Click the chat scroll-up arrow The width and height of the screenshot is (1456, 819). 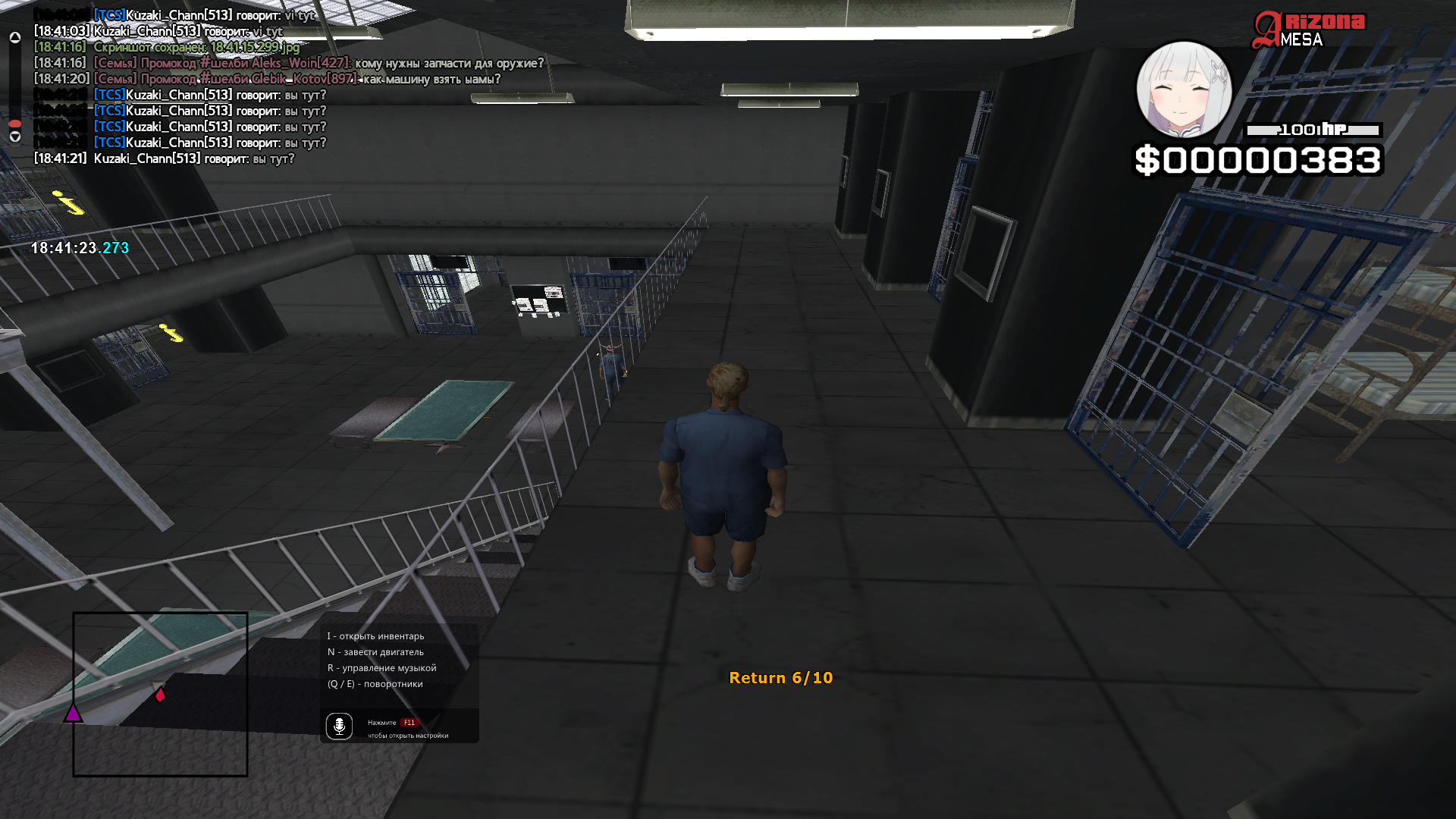pos(15,37)
